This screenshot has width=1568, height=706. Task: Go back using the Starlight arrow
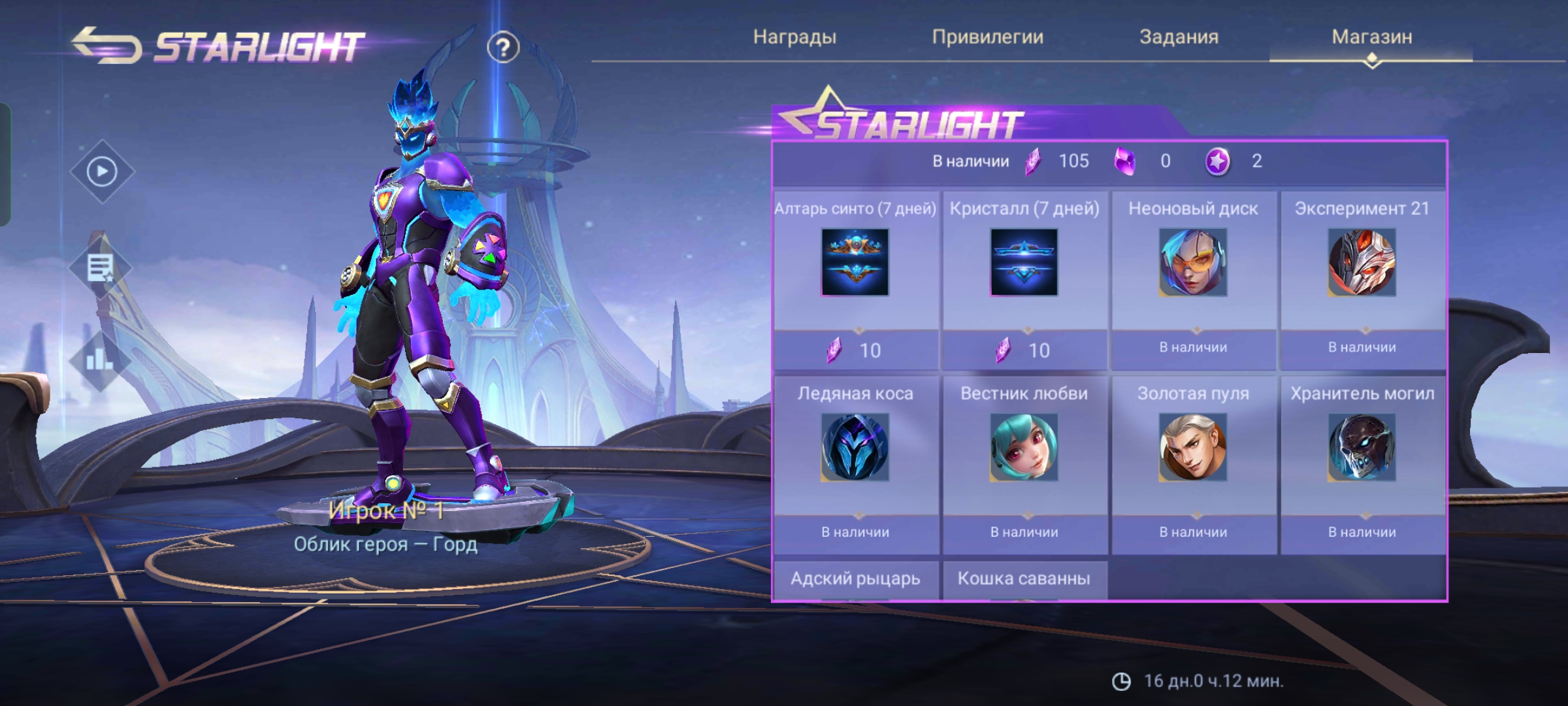[106, 45]
